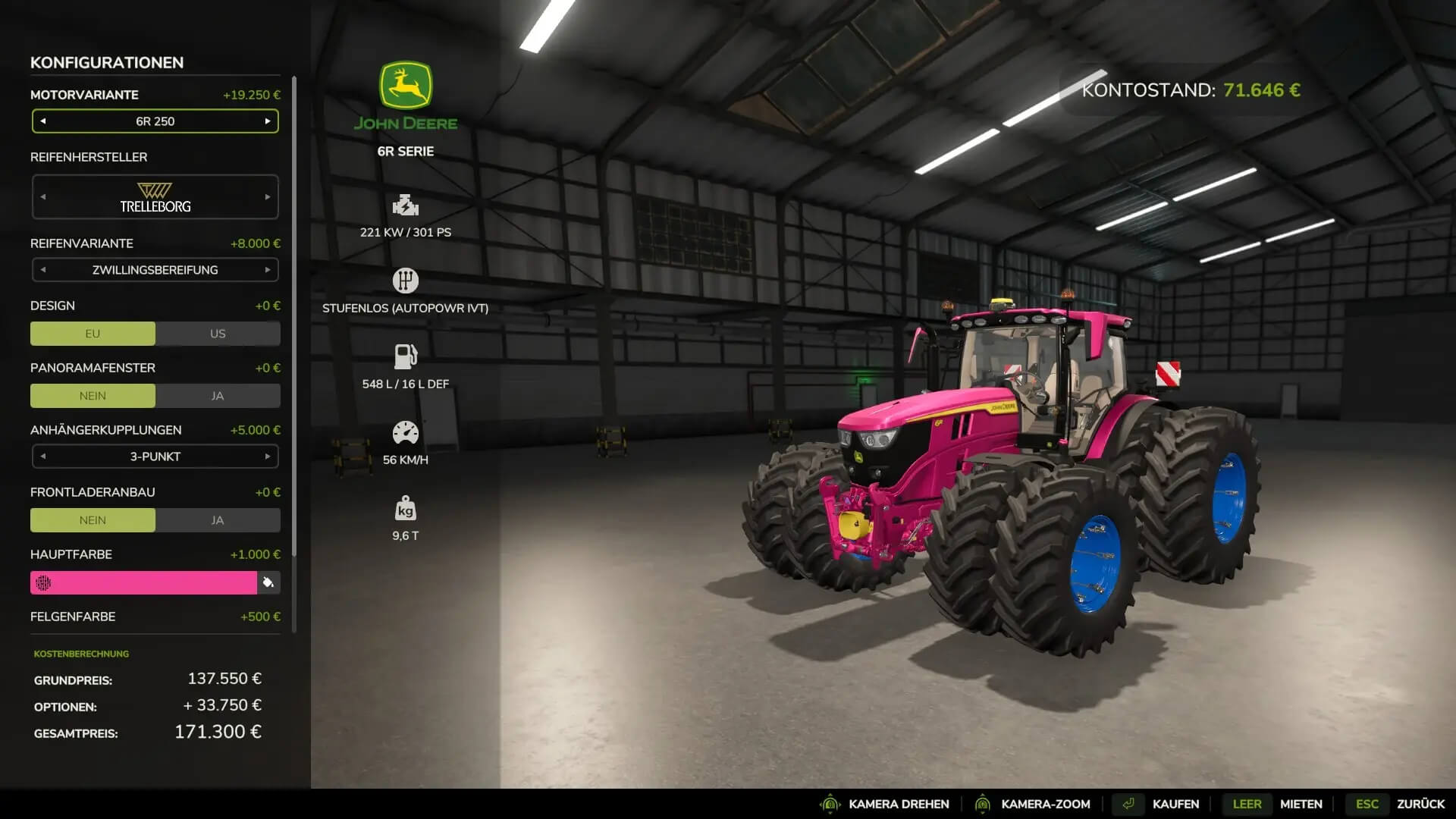Advance Reifenvariante past Zwillingsbereifung

coord(267,270)
